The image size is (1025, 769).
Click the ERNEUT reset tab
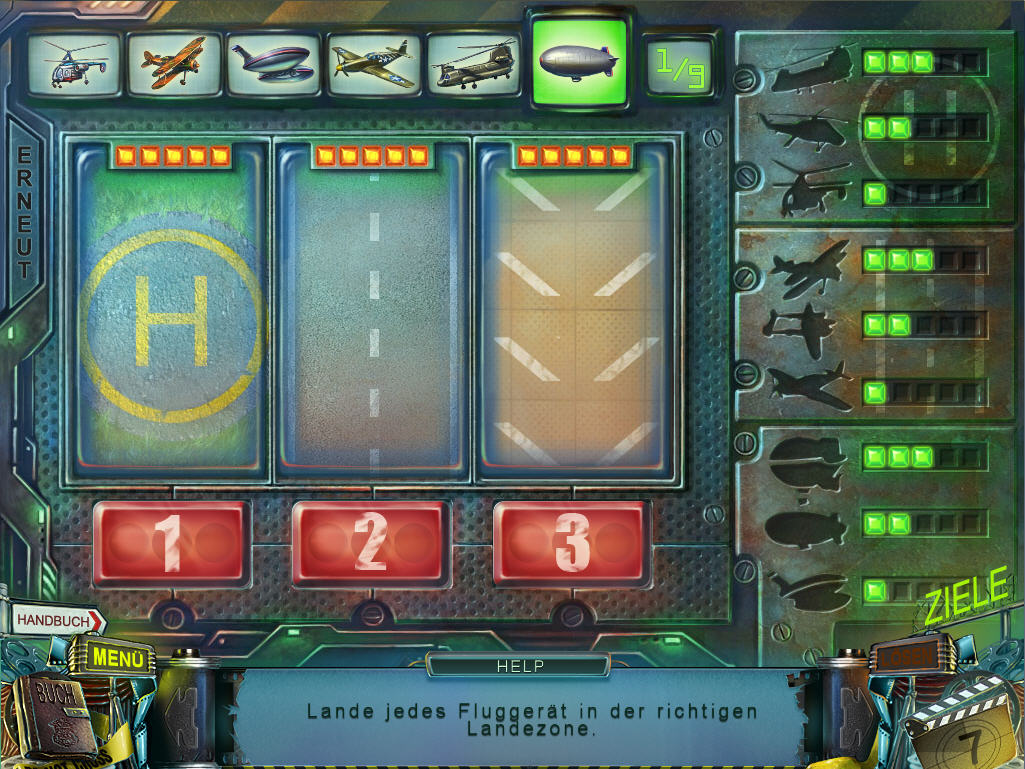(24, 214)
